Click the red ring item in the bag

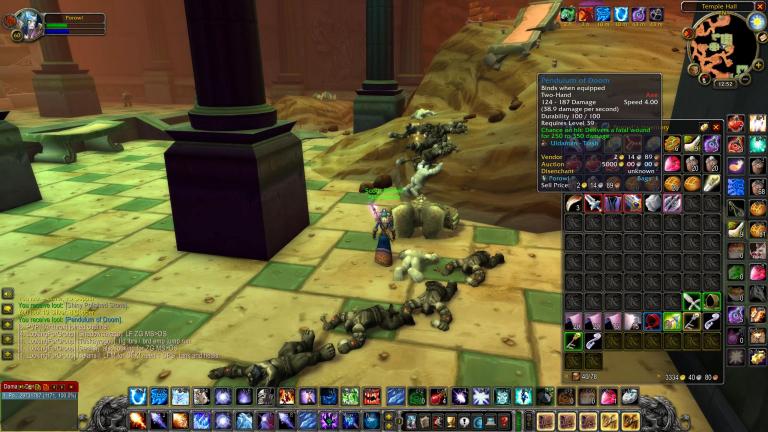click(651, 321)
